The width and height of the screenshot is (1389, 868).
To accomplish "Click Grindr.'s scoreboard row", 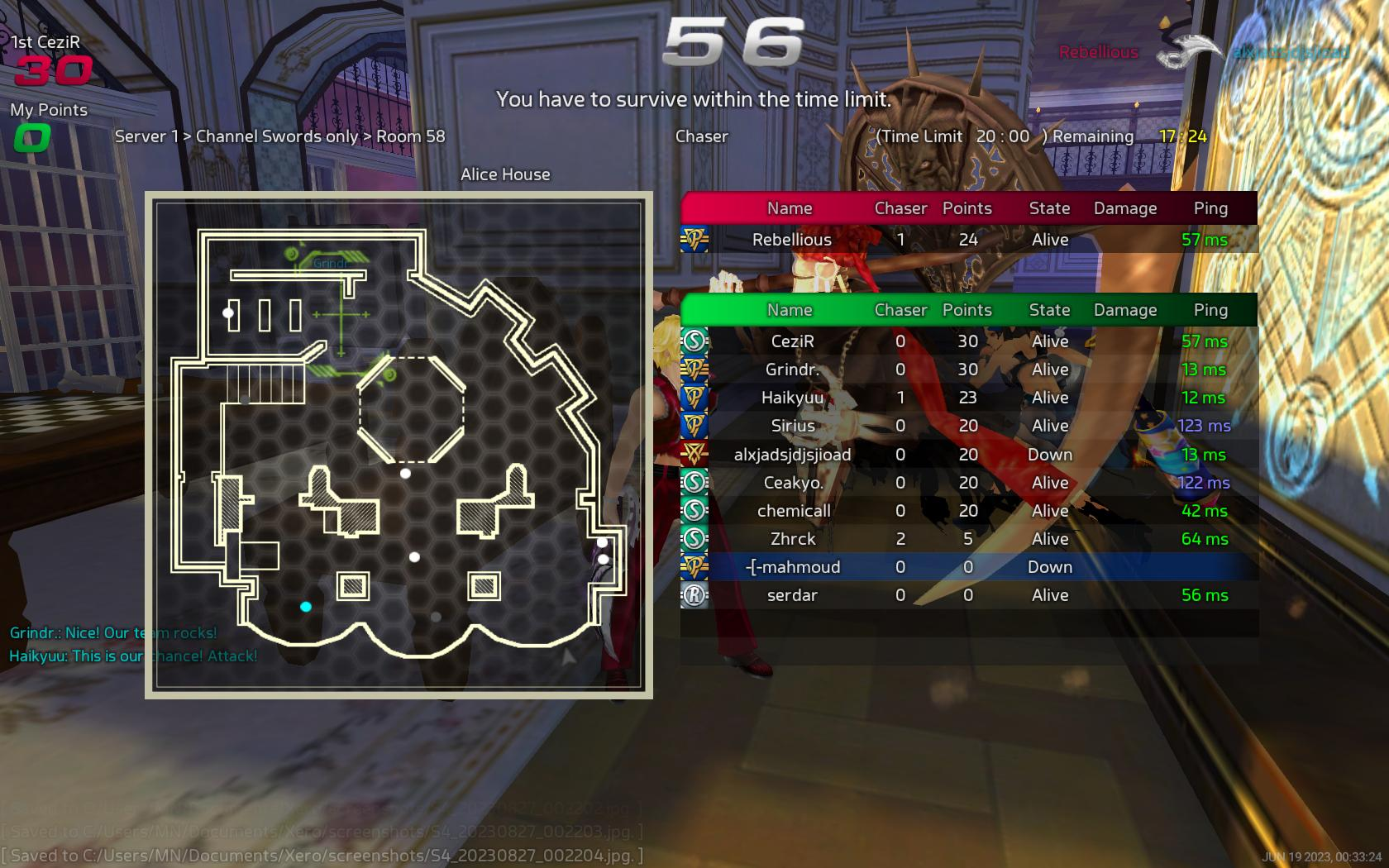I will 967,370.
